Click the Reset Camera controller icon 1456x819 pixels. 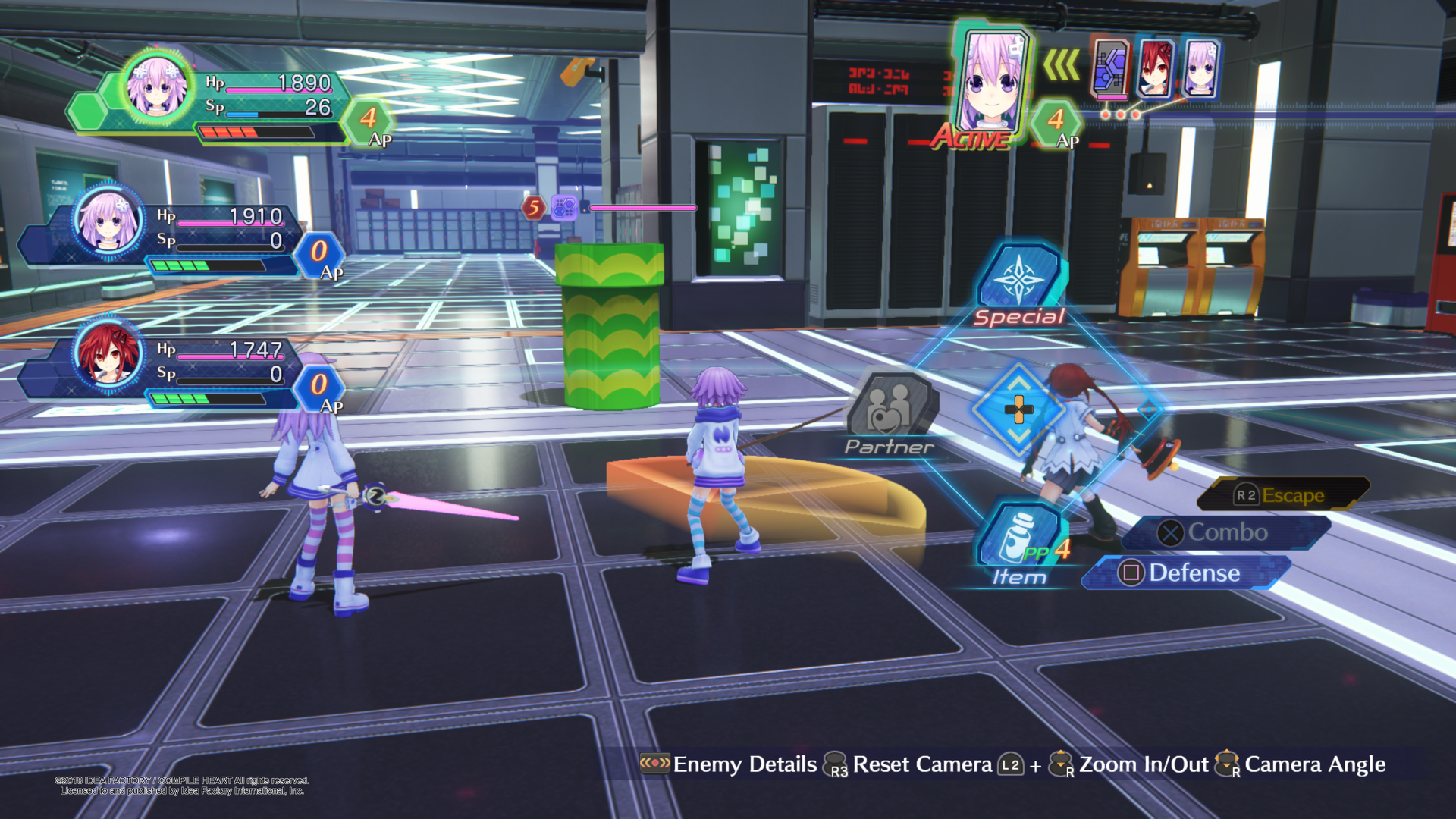pos(833,764)
